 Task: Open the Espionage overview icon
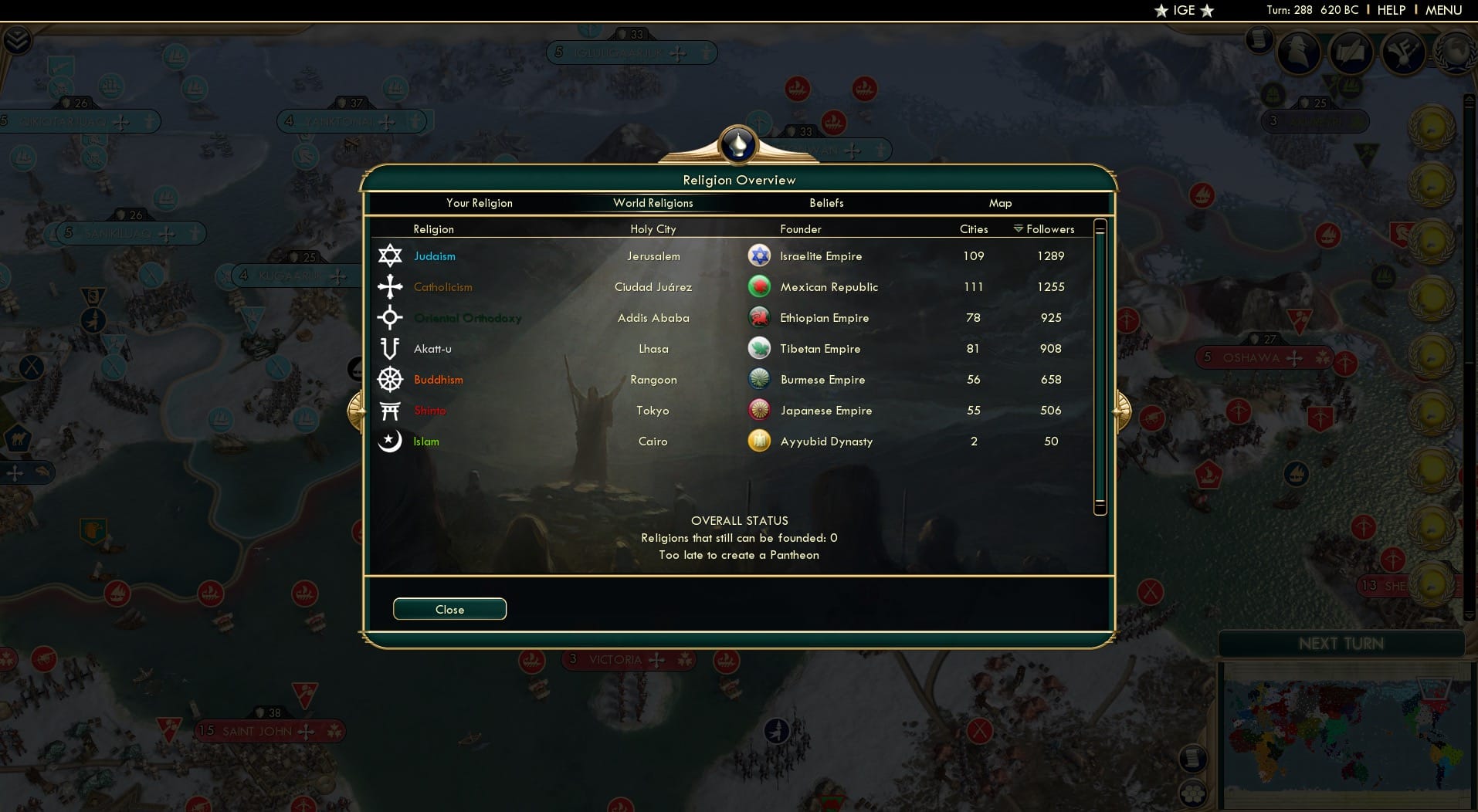click(1299, 52)
